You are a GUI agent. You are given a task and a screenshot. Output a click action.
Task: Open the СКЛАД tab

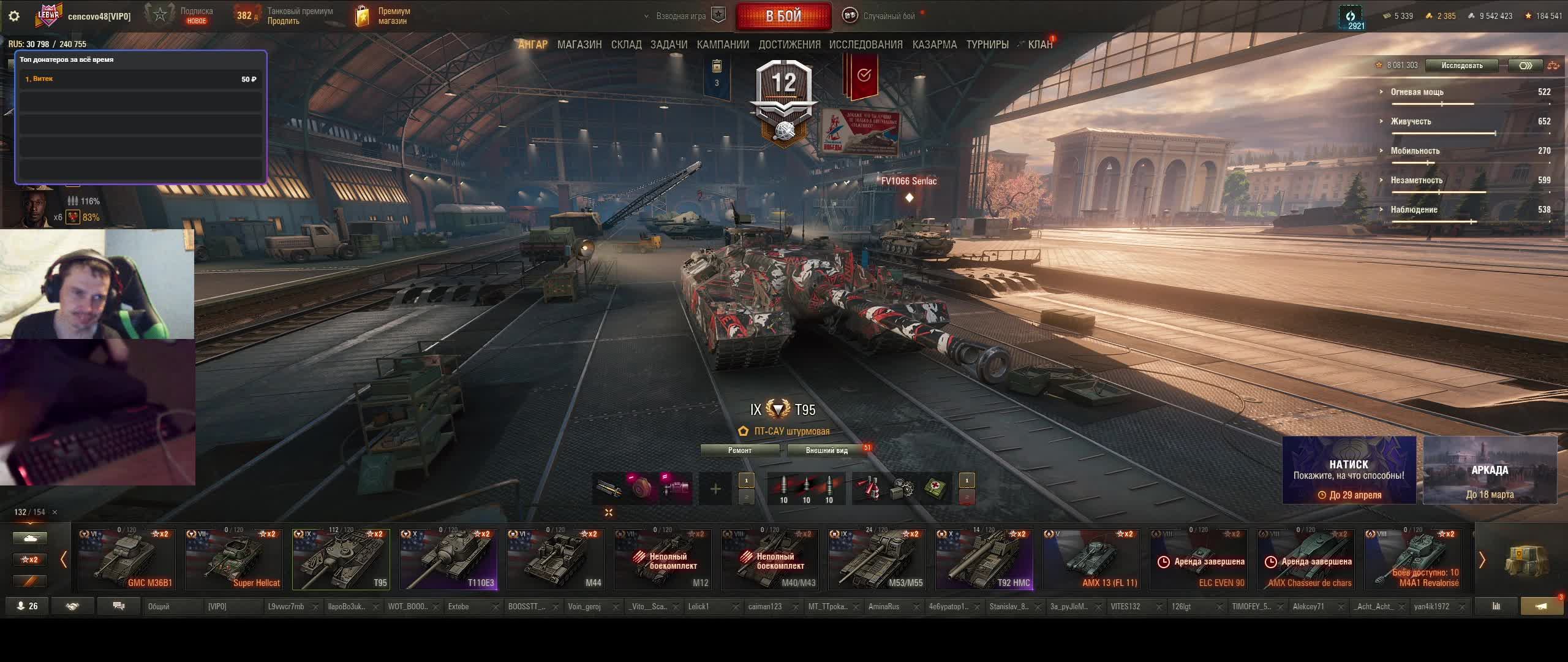click(626, 45)
